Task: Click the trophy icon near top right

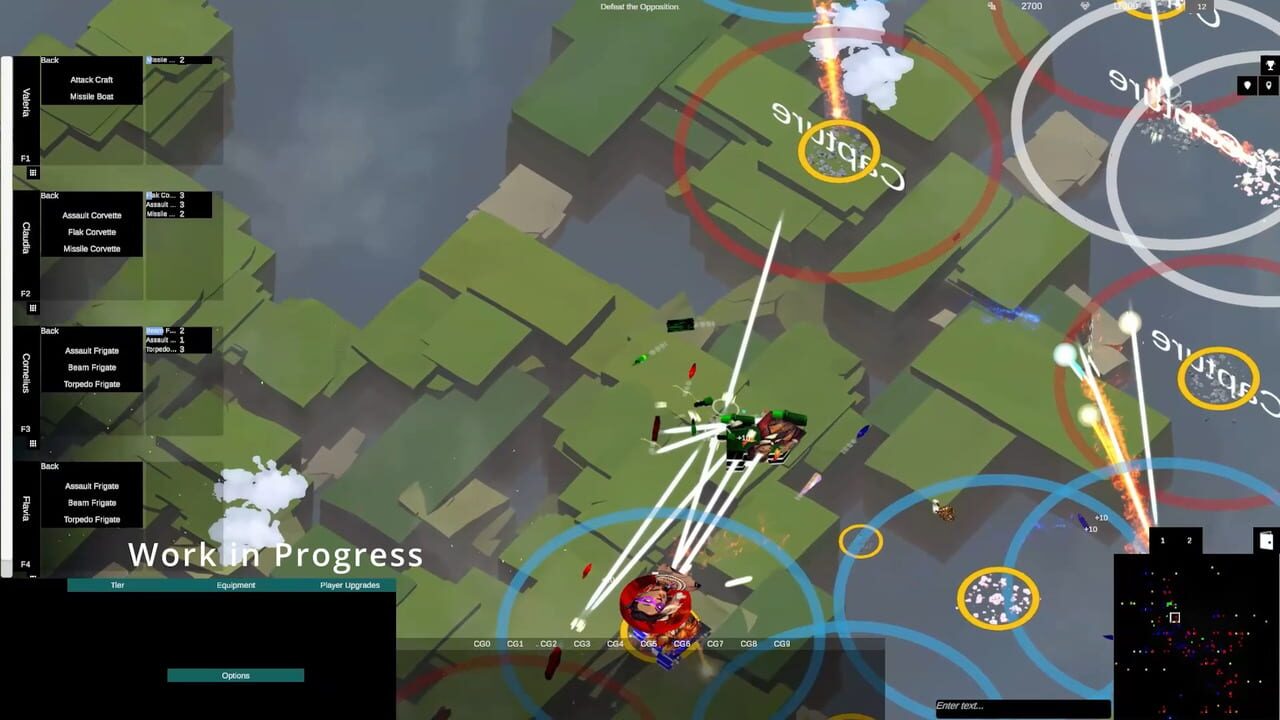Action: click(1269, 64)
